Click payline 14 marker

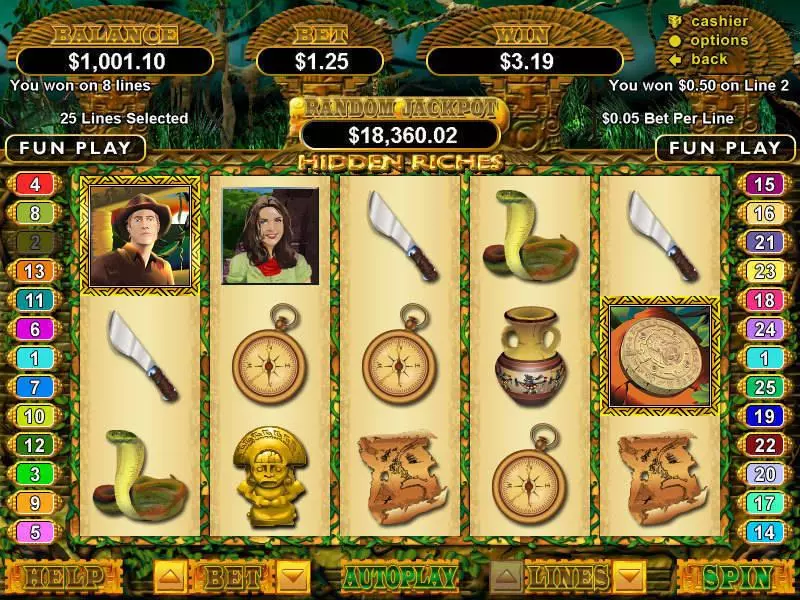(764, 533)
